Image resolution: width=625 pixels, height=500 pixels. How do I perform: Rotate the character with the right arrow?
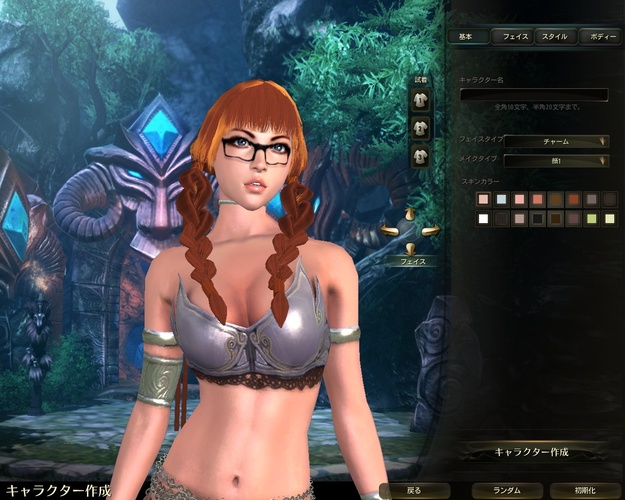(x=430, y=231)
